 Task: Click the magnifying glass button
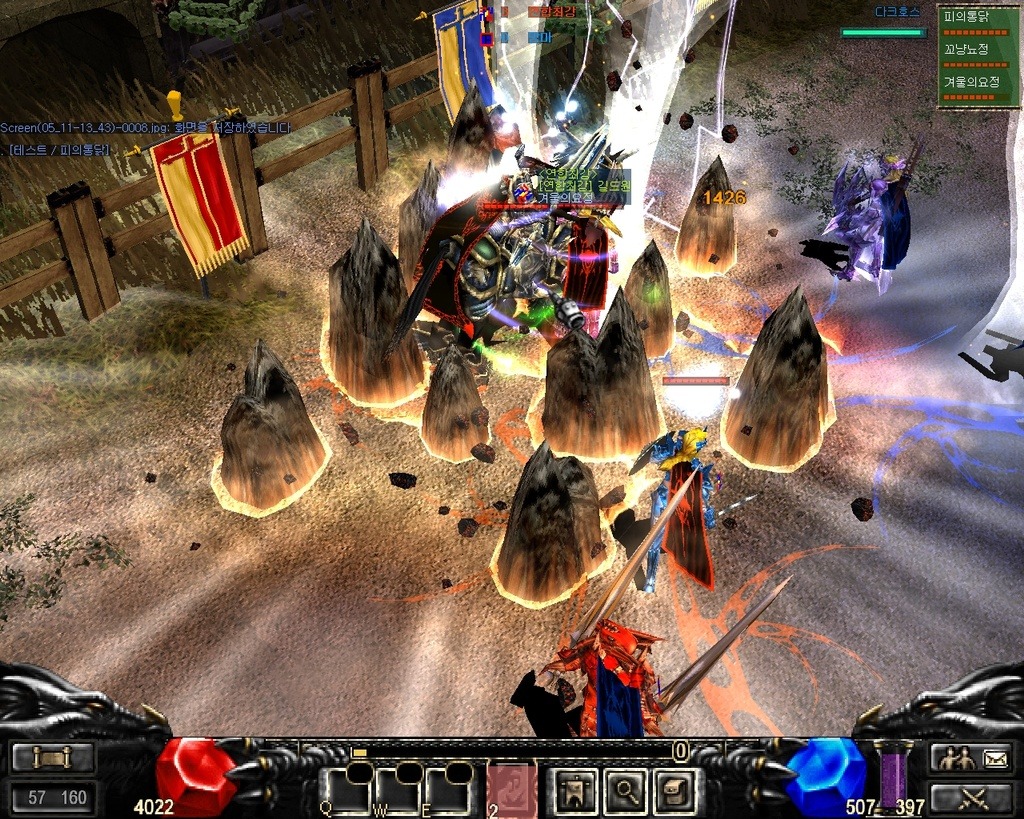(x=627, y=790)
